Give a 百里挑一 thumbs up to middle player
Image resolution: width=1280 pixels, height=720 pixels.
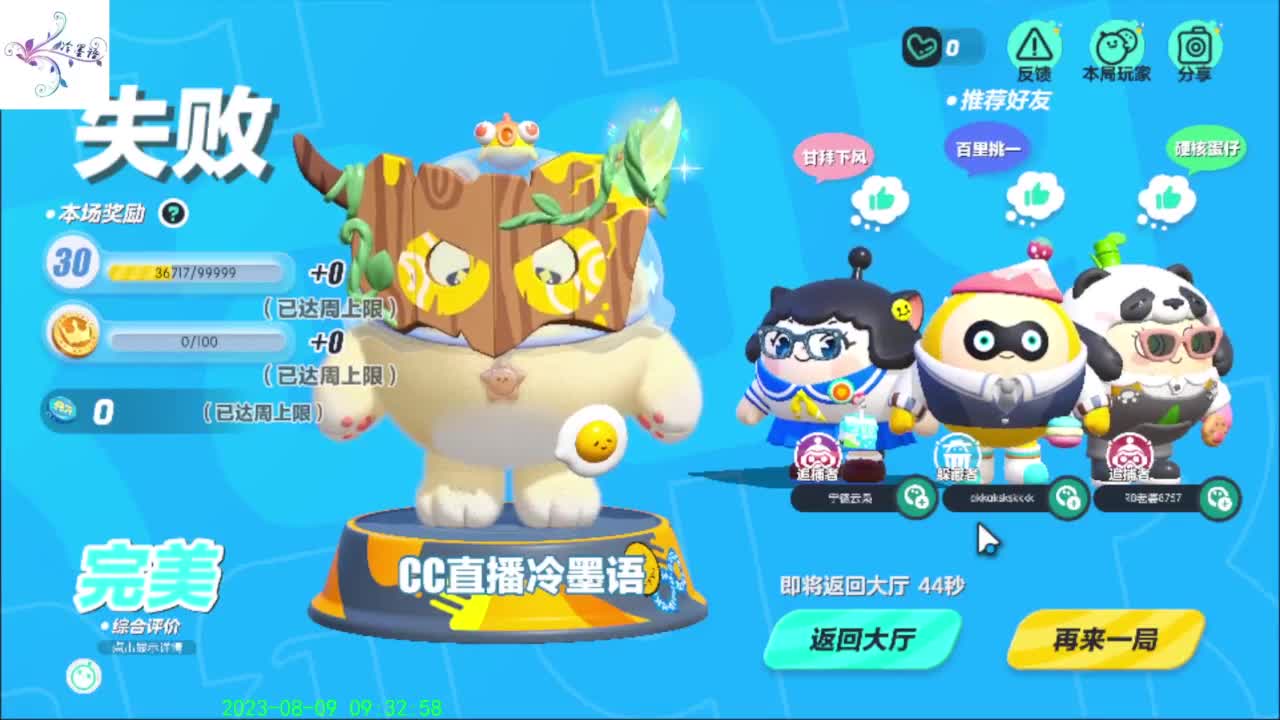point(1037,194)
